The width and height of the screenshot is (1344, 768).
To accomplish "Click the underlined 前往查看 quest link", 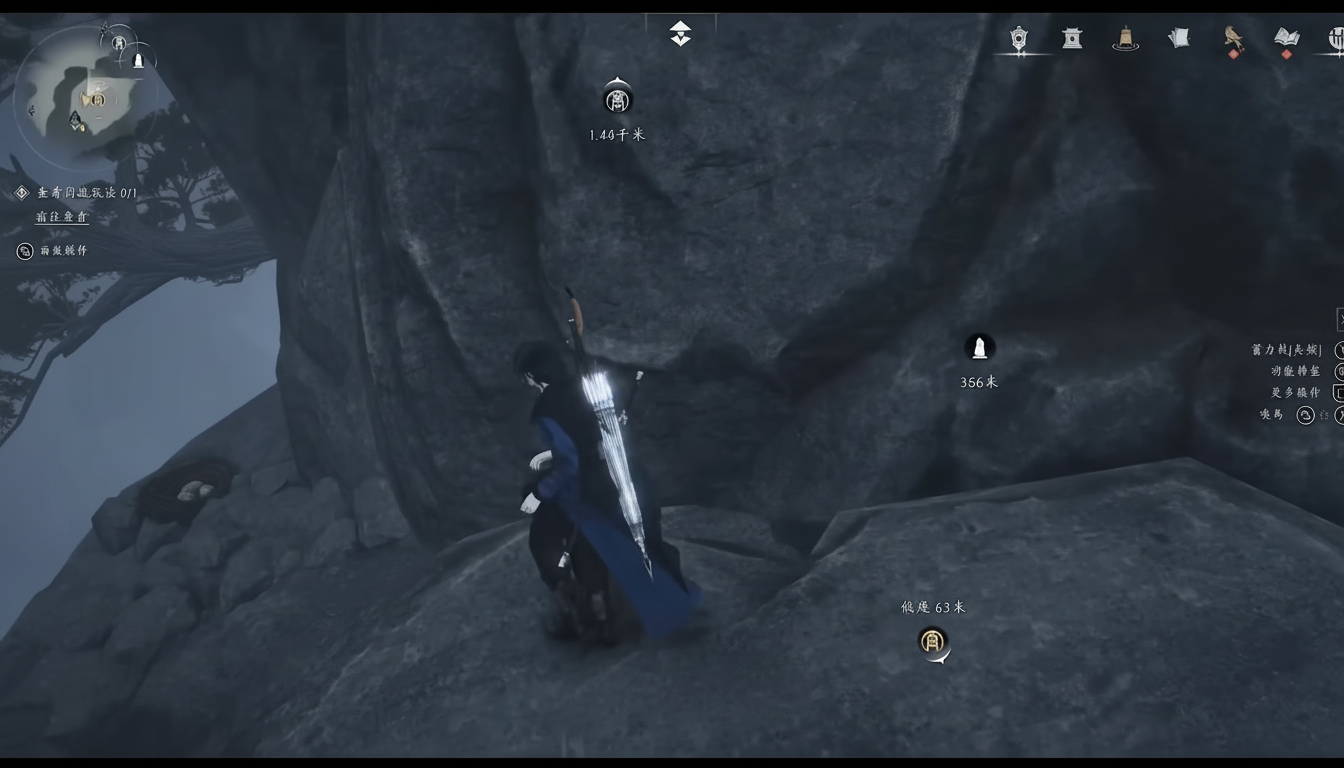I will tap(62, 216).
